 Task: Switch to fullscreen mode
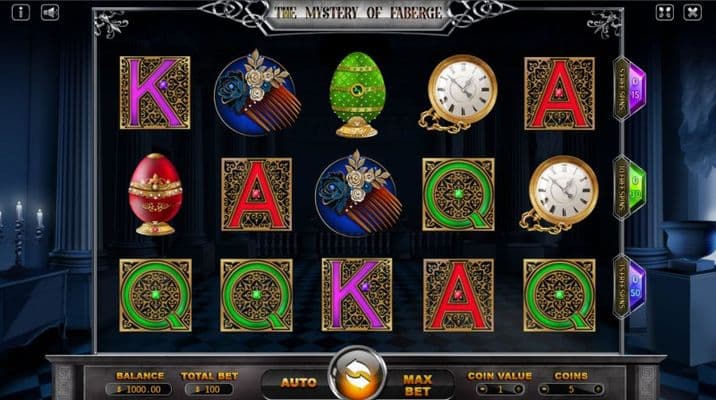(665, 13)
